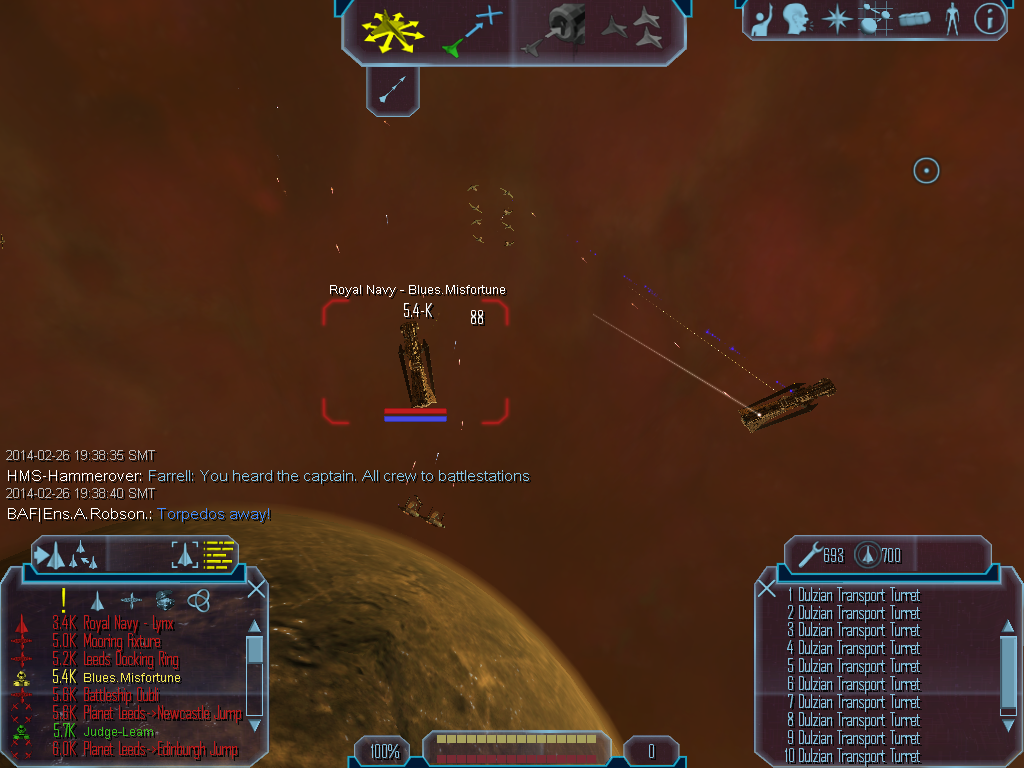The height and width of the screenshot is (768, 1024).
Task: Close the contact list panel
Action: 255,589
